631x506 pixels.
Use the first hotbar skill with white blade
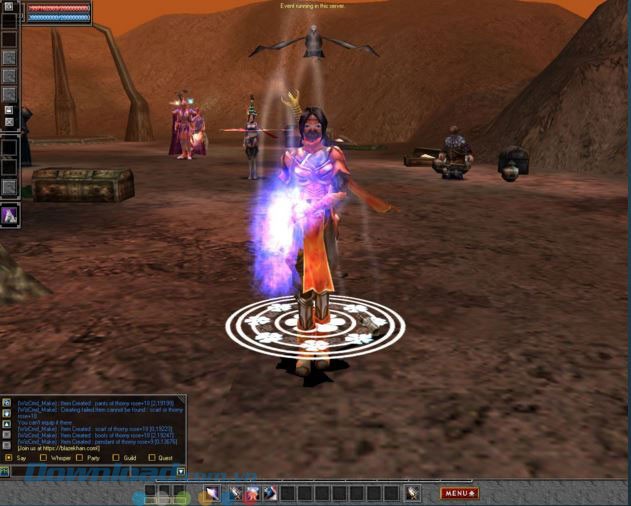coord(212,493)
